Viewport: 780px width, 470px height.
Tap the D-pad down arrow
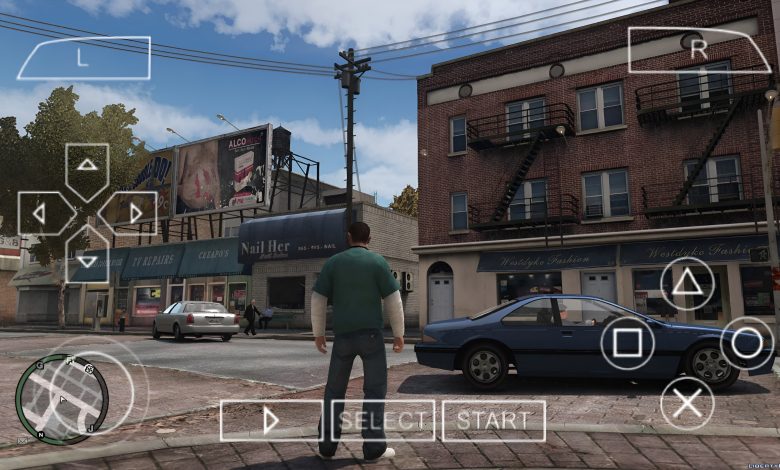[87, 258]
